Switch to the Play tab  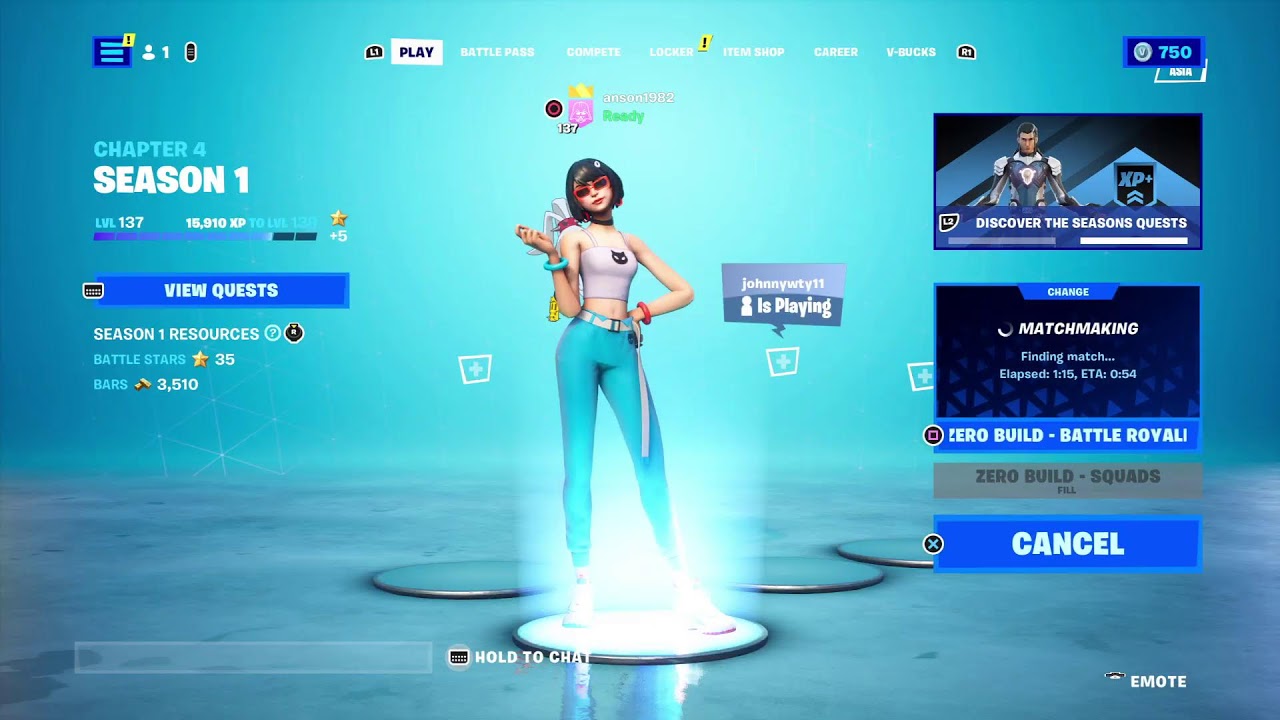coord(416,52)
